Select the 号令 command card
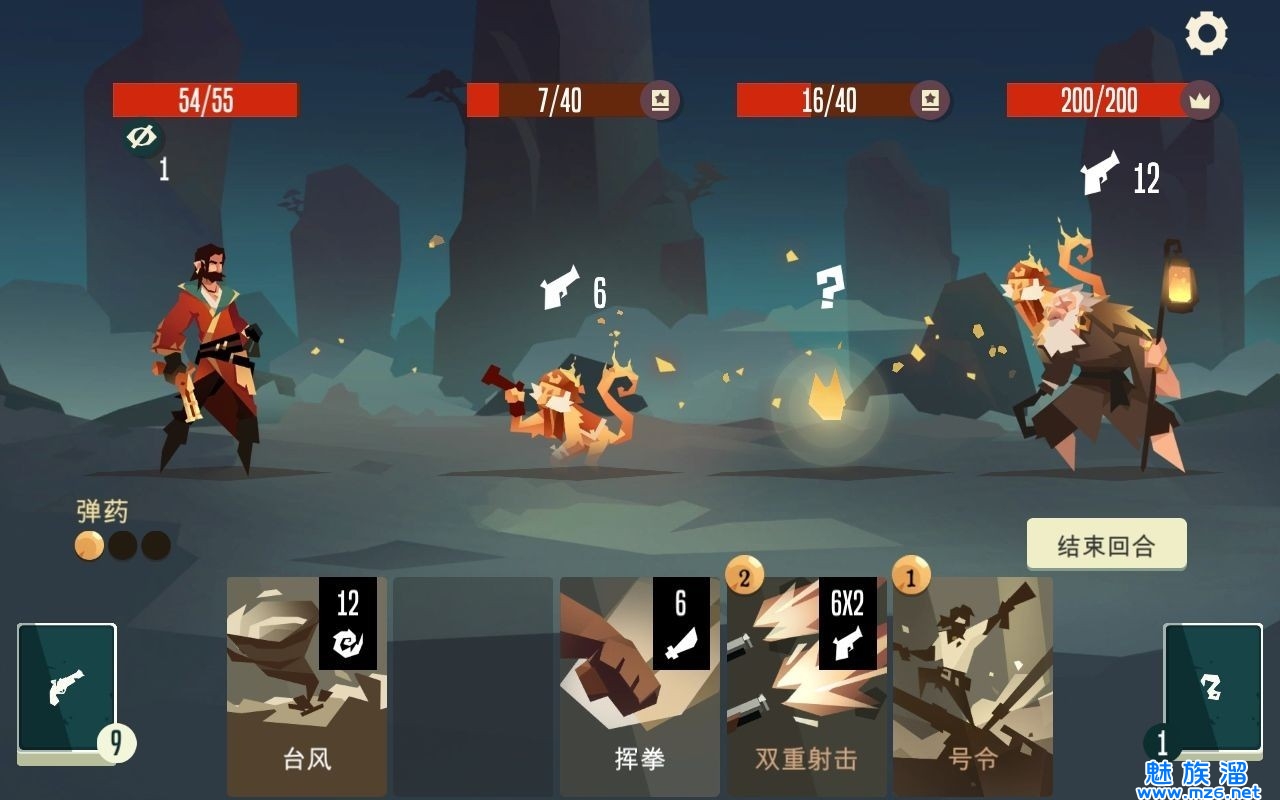Image resolution: width=1280 pixels, height=800 pixels. coord(972,686)
